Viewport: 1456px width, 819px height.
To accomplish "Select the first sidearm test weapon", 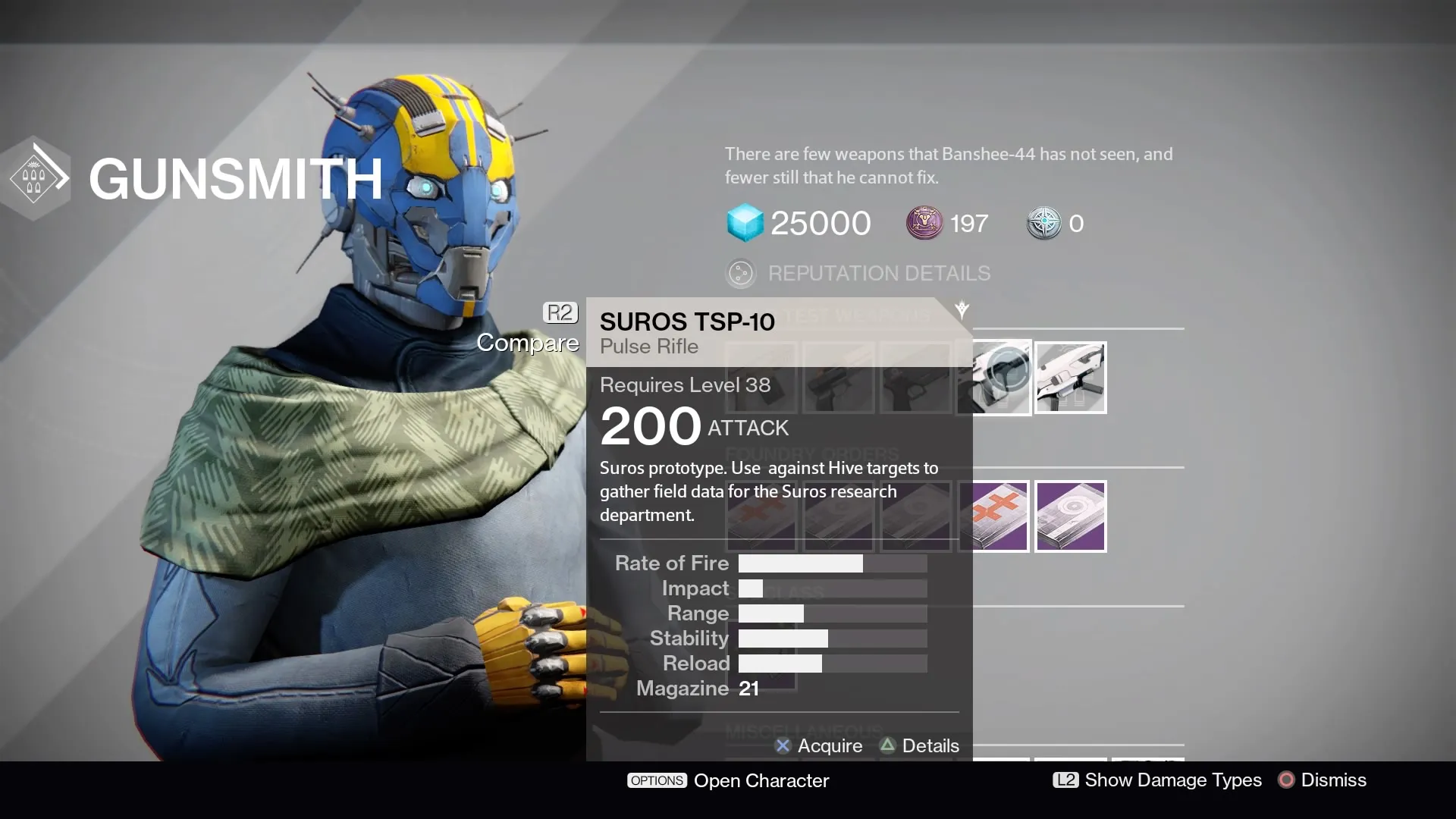I will pos(761,377).
